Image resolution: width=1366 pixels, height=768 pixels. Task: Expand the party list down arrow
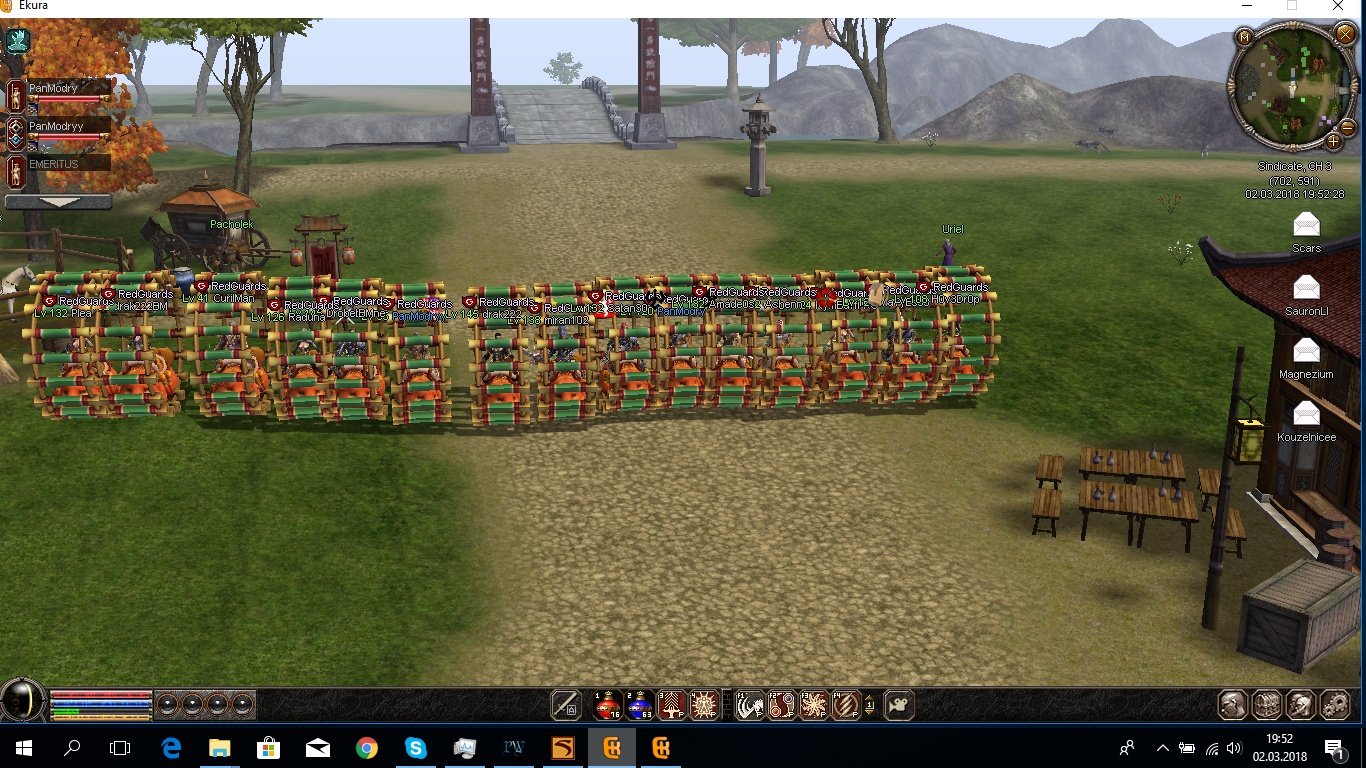pos(57,201)
